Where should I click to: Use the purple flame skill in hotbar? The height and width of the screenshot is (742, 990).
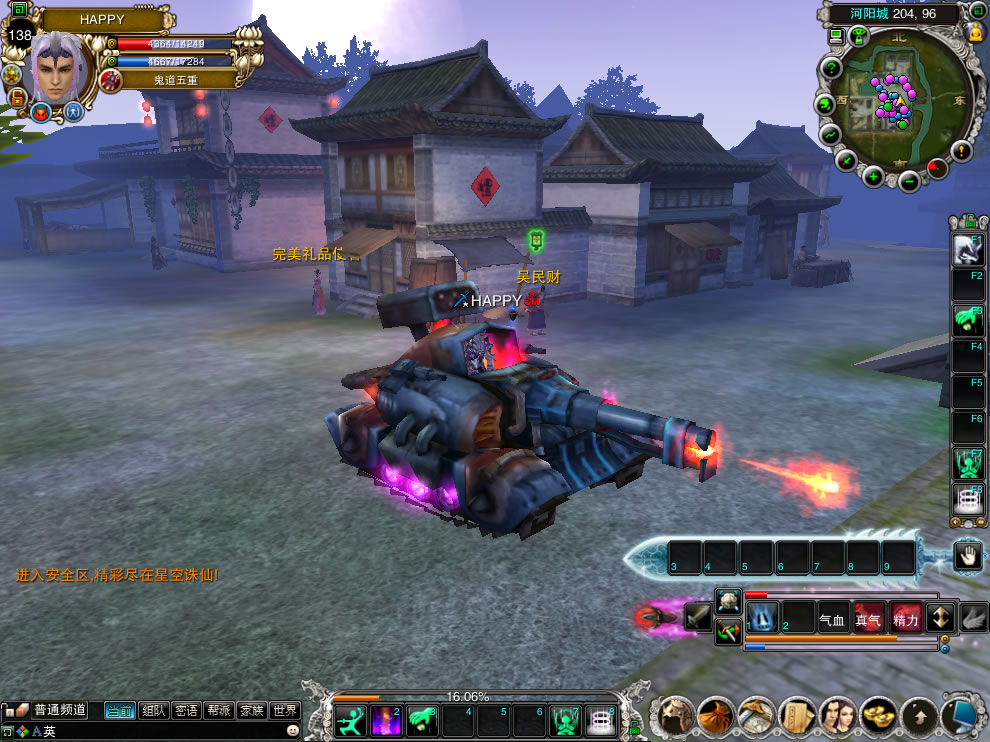tap(386, 720)
